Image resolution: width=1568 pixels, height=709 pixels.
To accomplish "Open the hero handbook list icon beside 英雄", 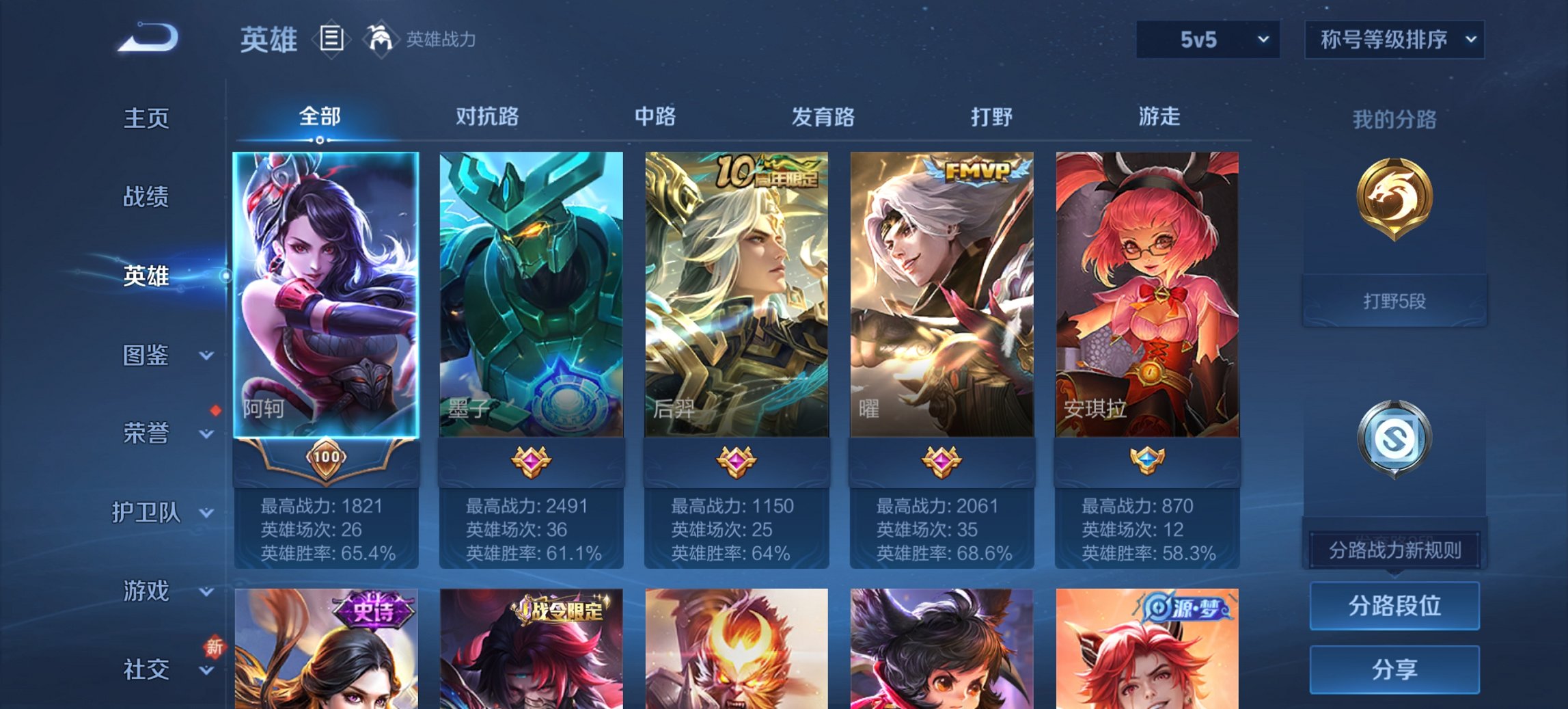I will [x=331, y=40].
